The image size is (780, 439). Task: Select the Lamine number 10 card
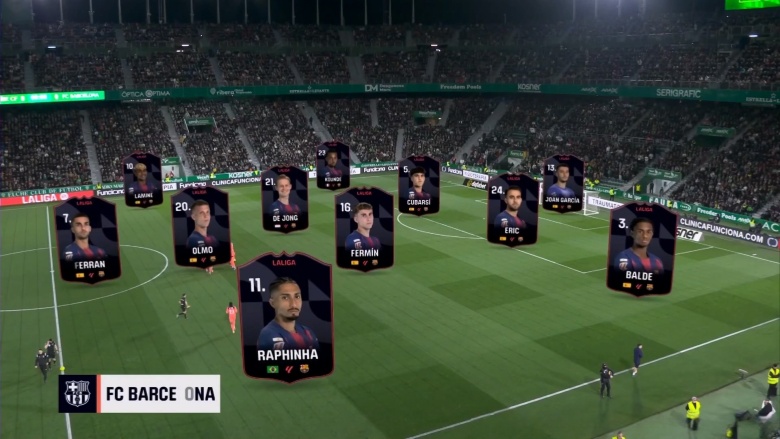click(143, 180)
